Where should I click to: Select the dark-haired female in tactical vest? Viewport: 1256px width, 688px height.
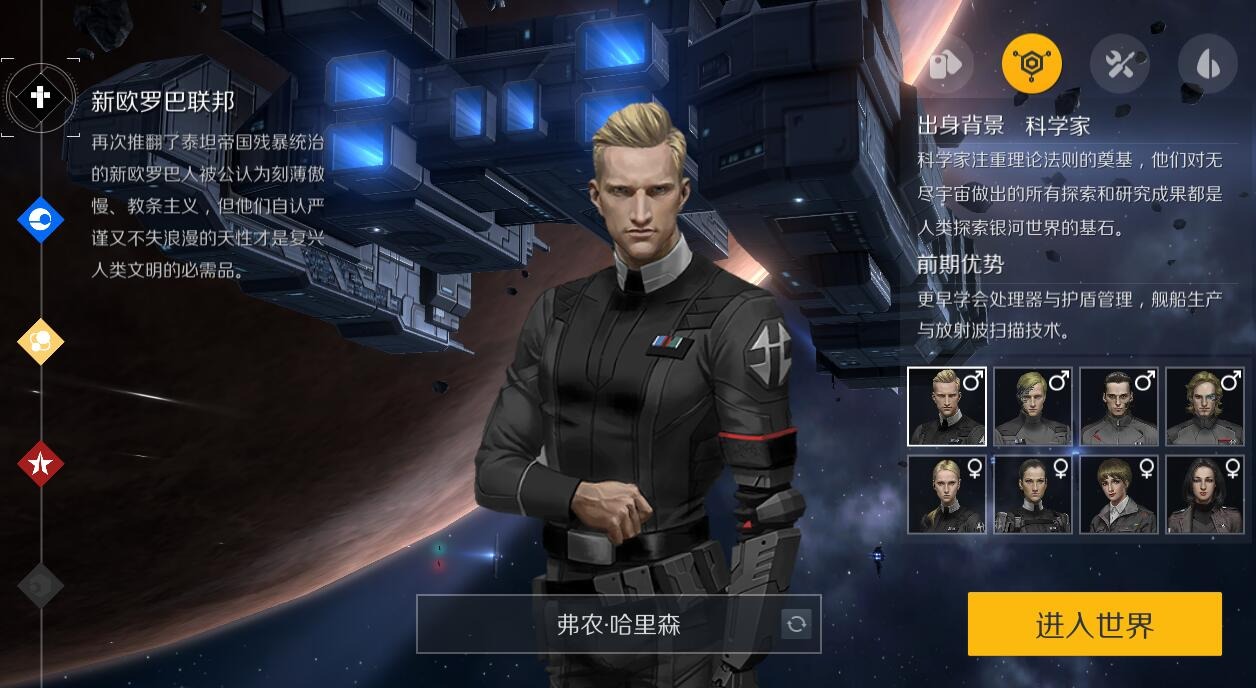pyautogui.click(x=1032, y=494)
